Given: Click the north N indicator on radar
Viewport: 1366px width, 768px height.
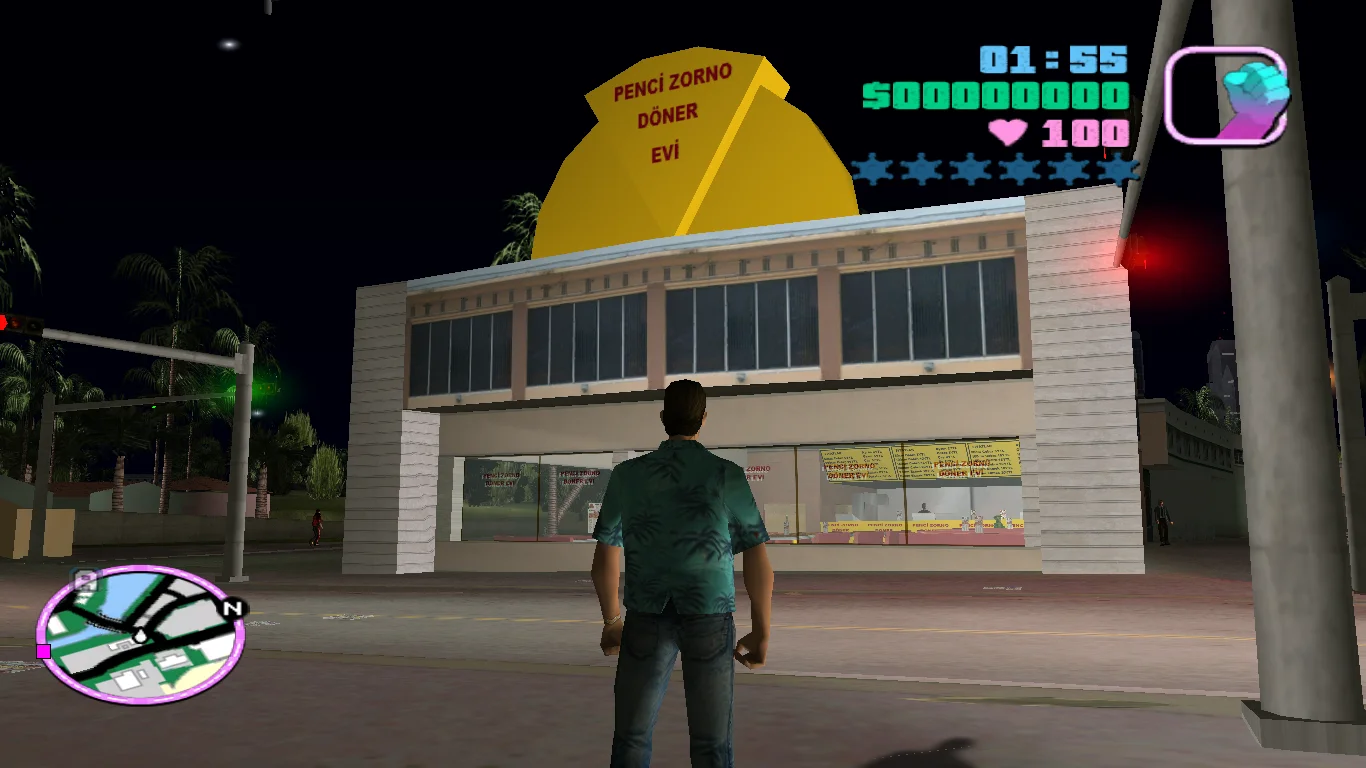Looking at the screenshot, I should (233, 607).
